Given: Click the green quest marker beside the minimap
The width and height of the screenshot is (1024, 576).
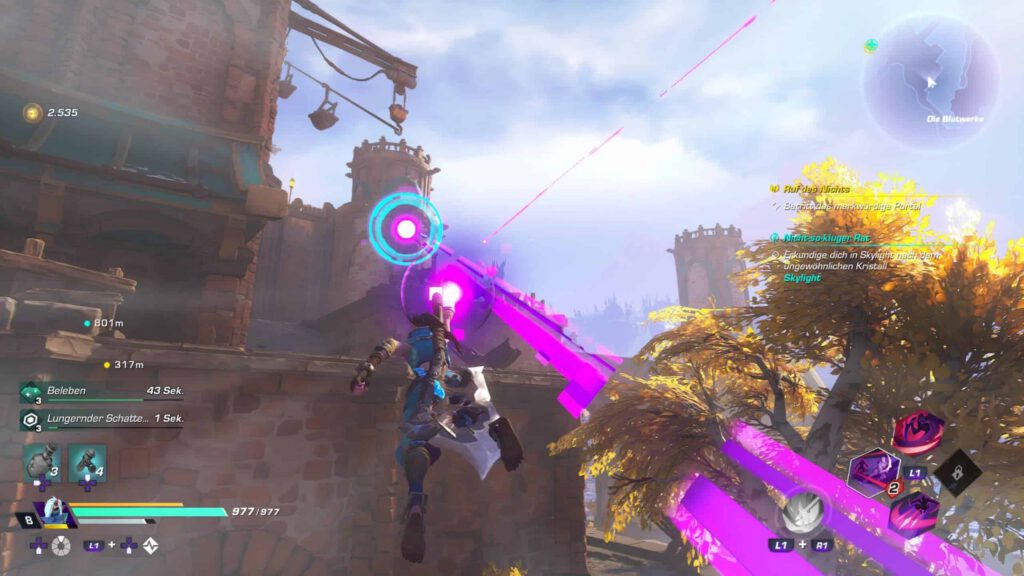Looking at the screenshot, I should pyautogui.click(x=871, y=46).
